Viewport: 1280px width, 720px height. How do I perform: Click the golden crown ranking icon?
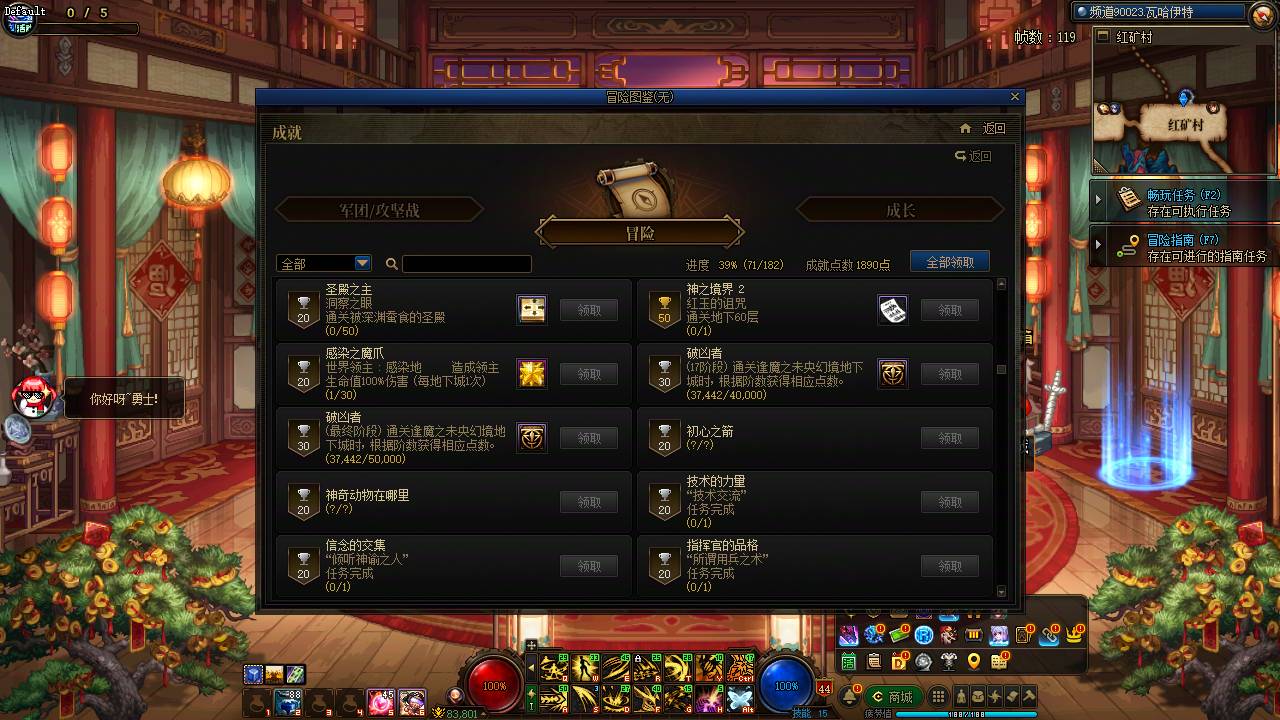[1073, 636]
